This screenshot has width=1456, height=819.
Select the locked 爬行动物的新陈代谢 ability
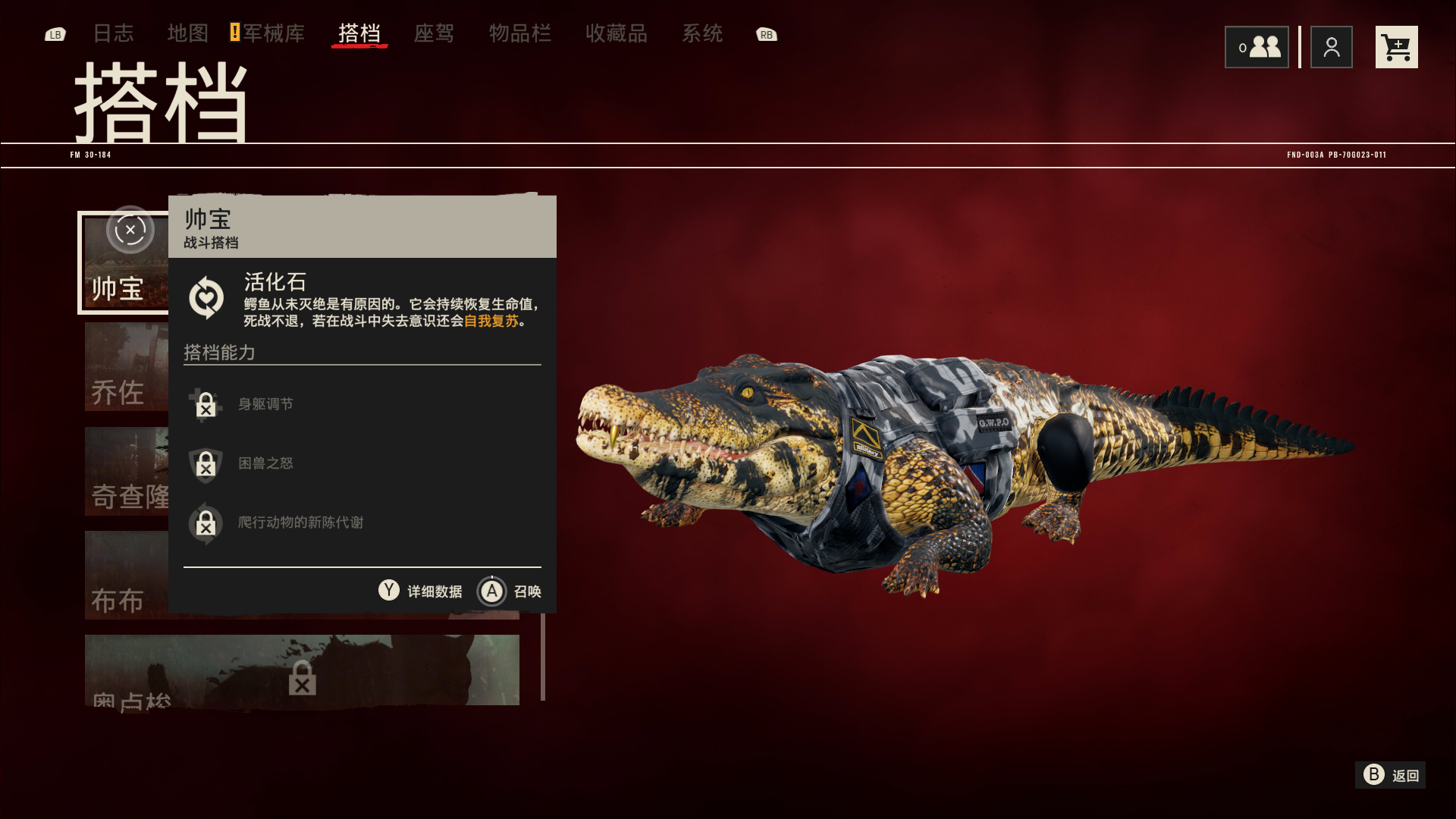300,522
